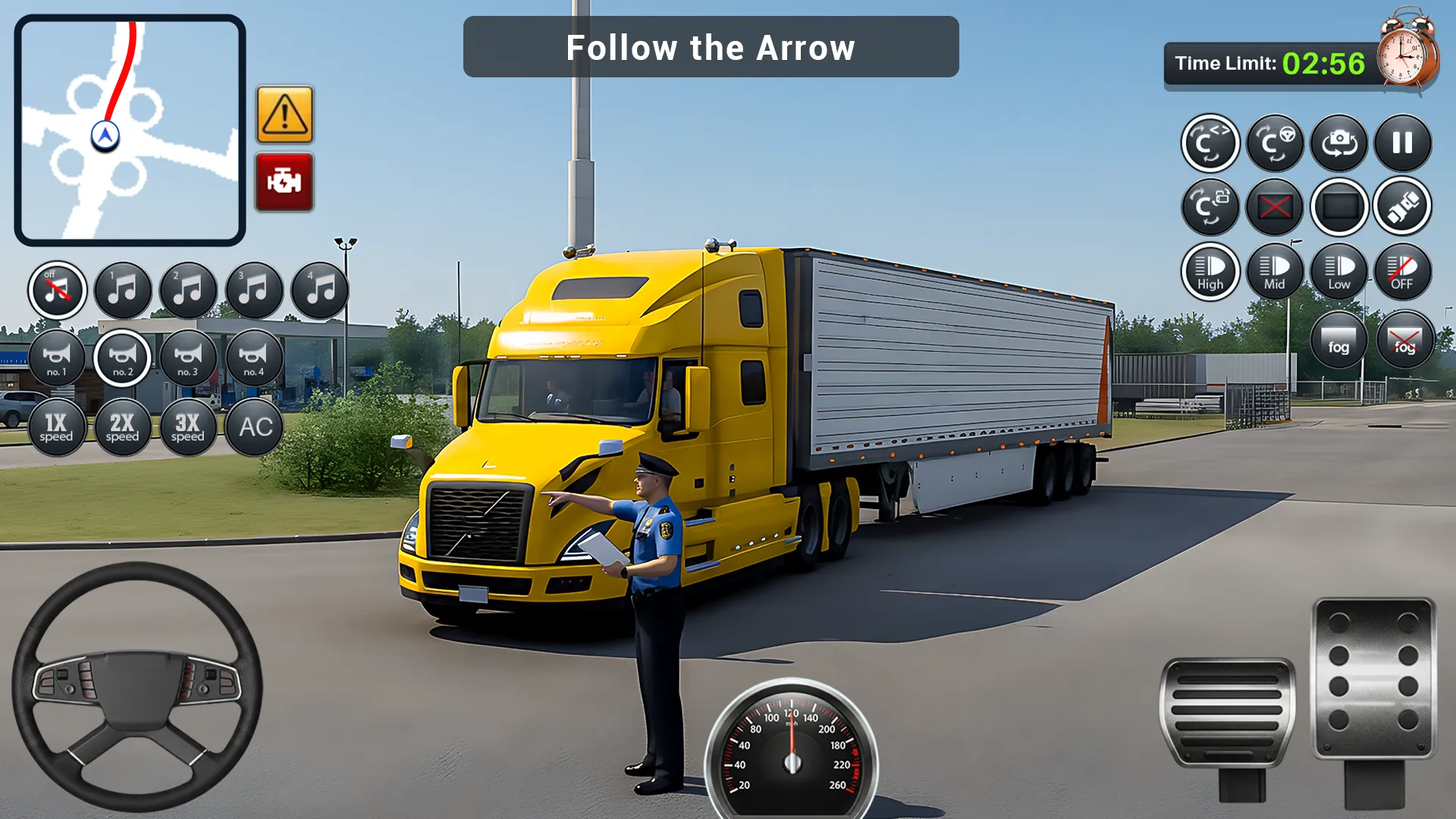Turn on the AC
Screen dimensions: 1456x819
pos(253,426)
